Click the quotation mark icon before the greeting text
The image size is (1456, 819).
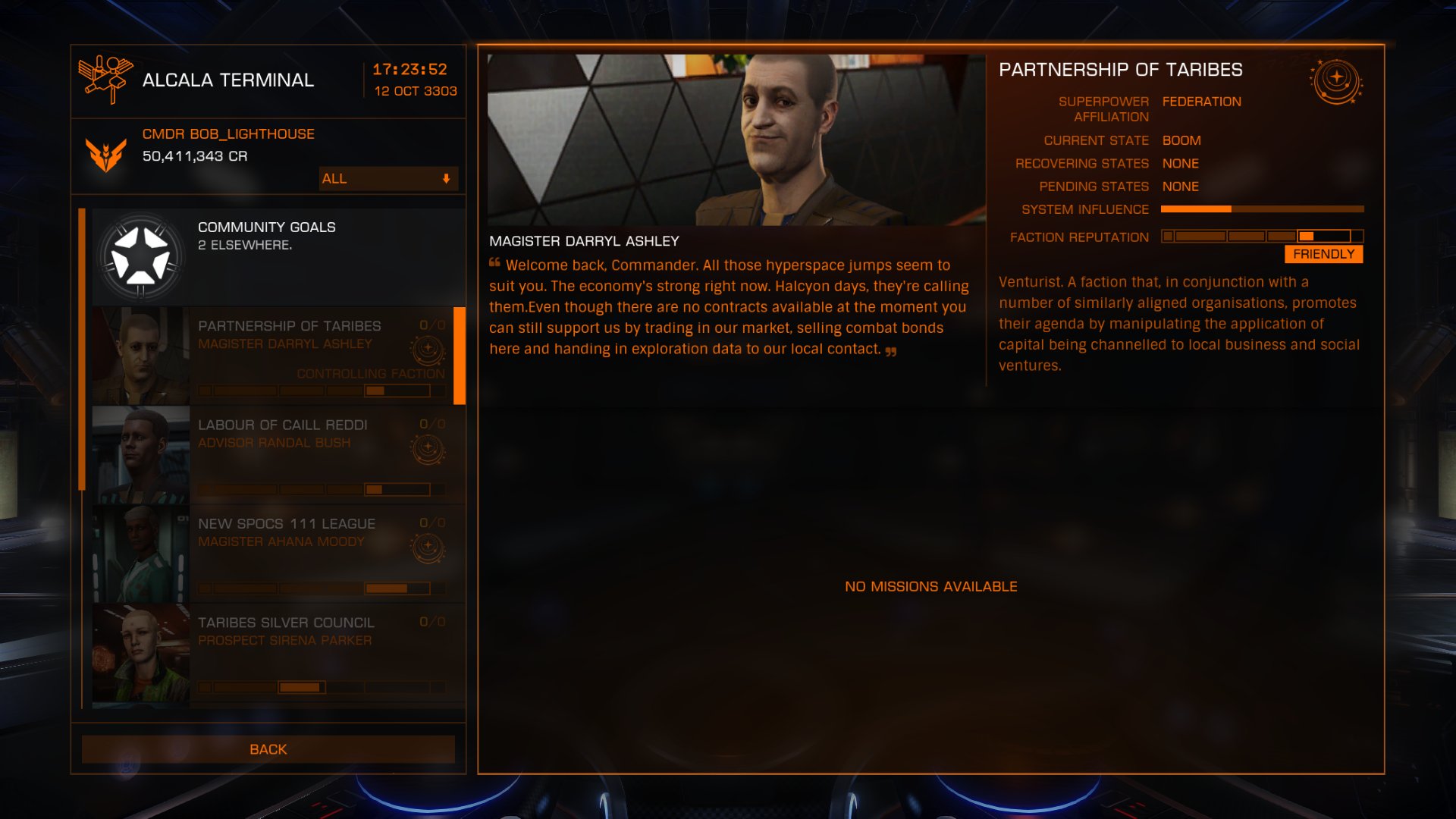point(493,264)
